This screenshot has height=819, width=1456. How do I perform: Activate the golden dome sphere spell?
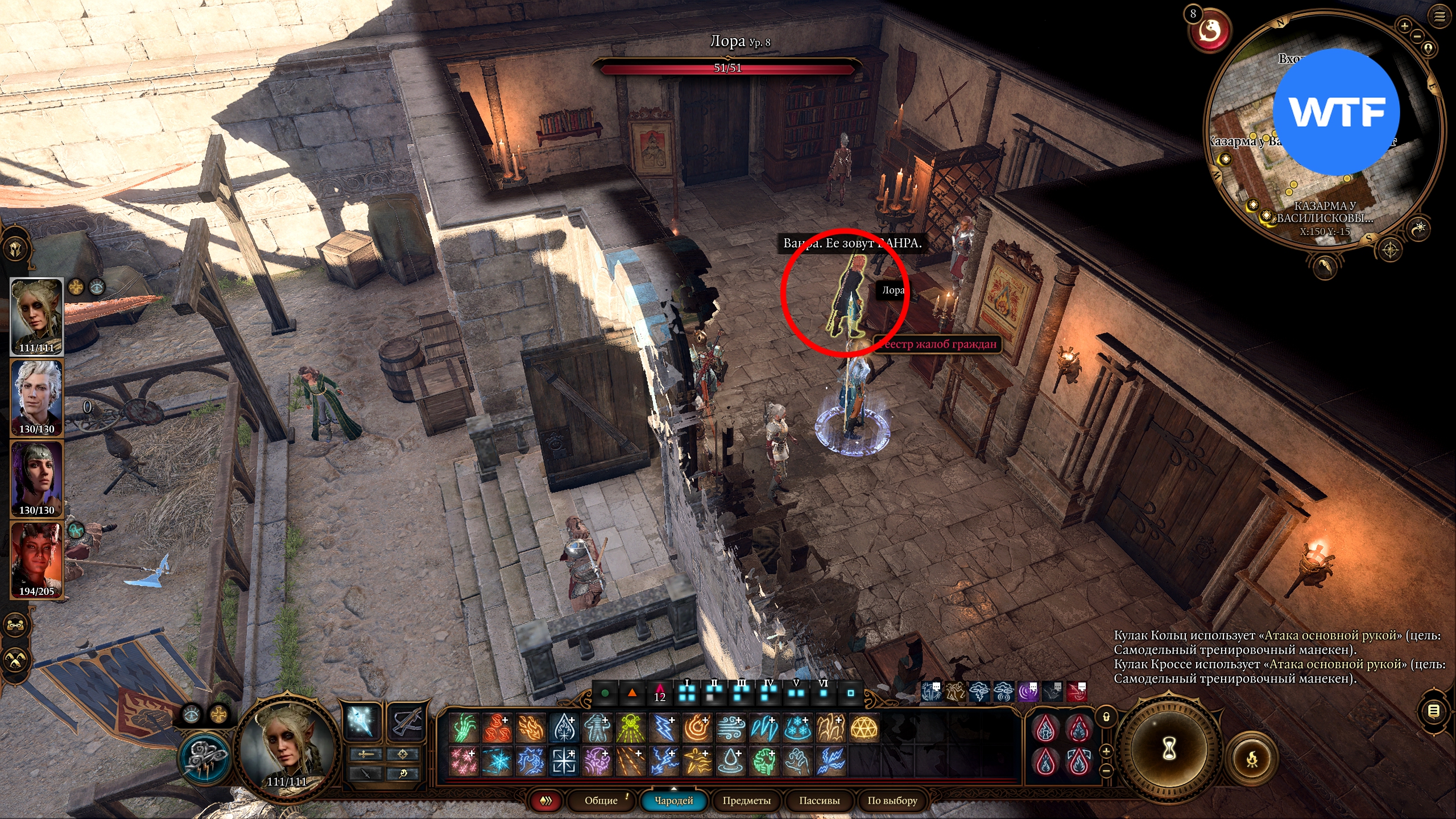tap(864, 728)
